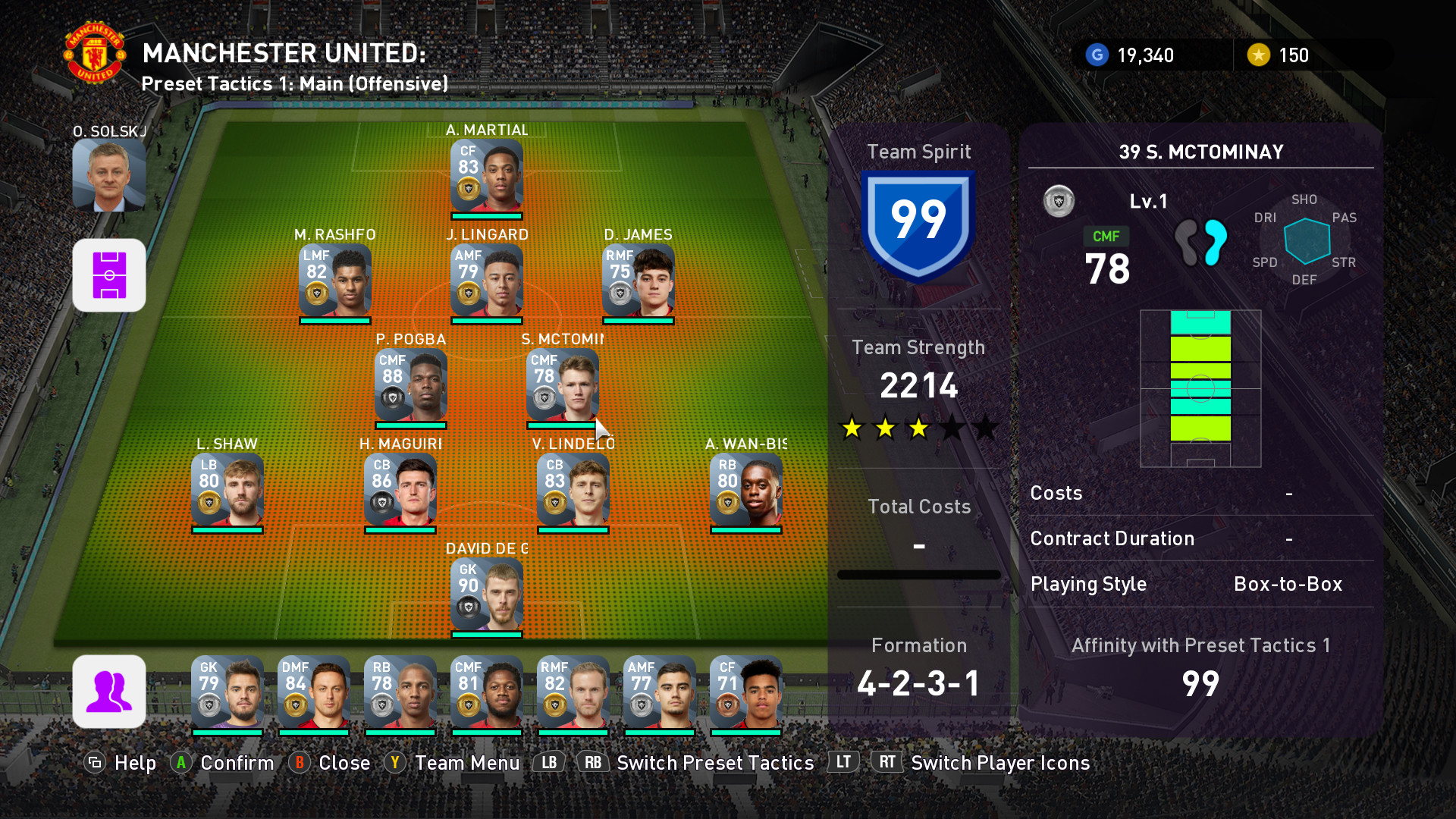Select the substitute RMF rated 82
Viewport: 1456px width, 819px height.
[x=573, y=692]
